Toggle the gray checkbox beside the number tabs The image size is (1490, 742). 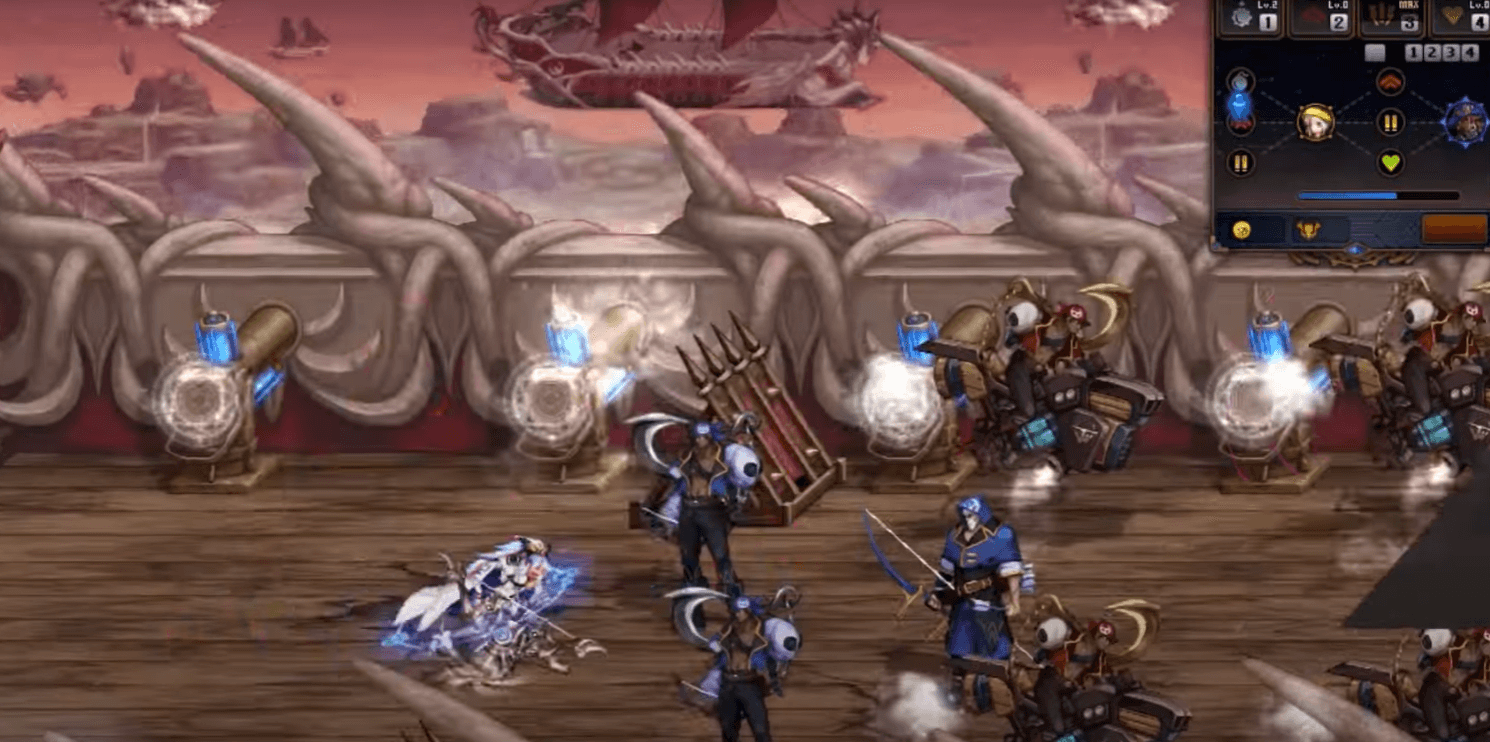tap(1375, 51)
